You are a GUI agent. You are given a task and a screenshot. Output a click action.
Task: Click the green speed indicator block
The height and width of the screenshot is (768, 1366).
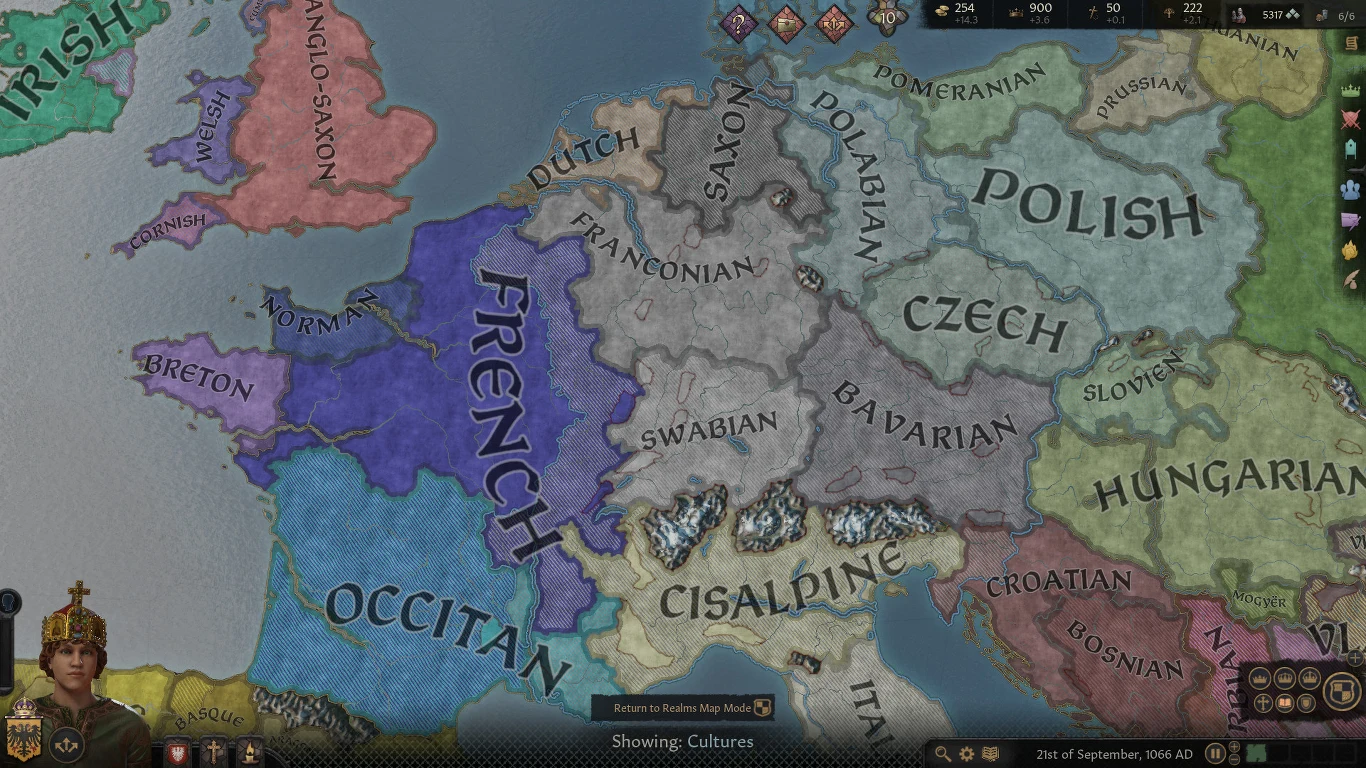click(1254, 753)
